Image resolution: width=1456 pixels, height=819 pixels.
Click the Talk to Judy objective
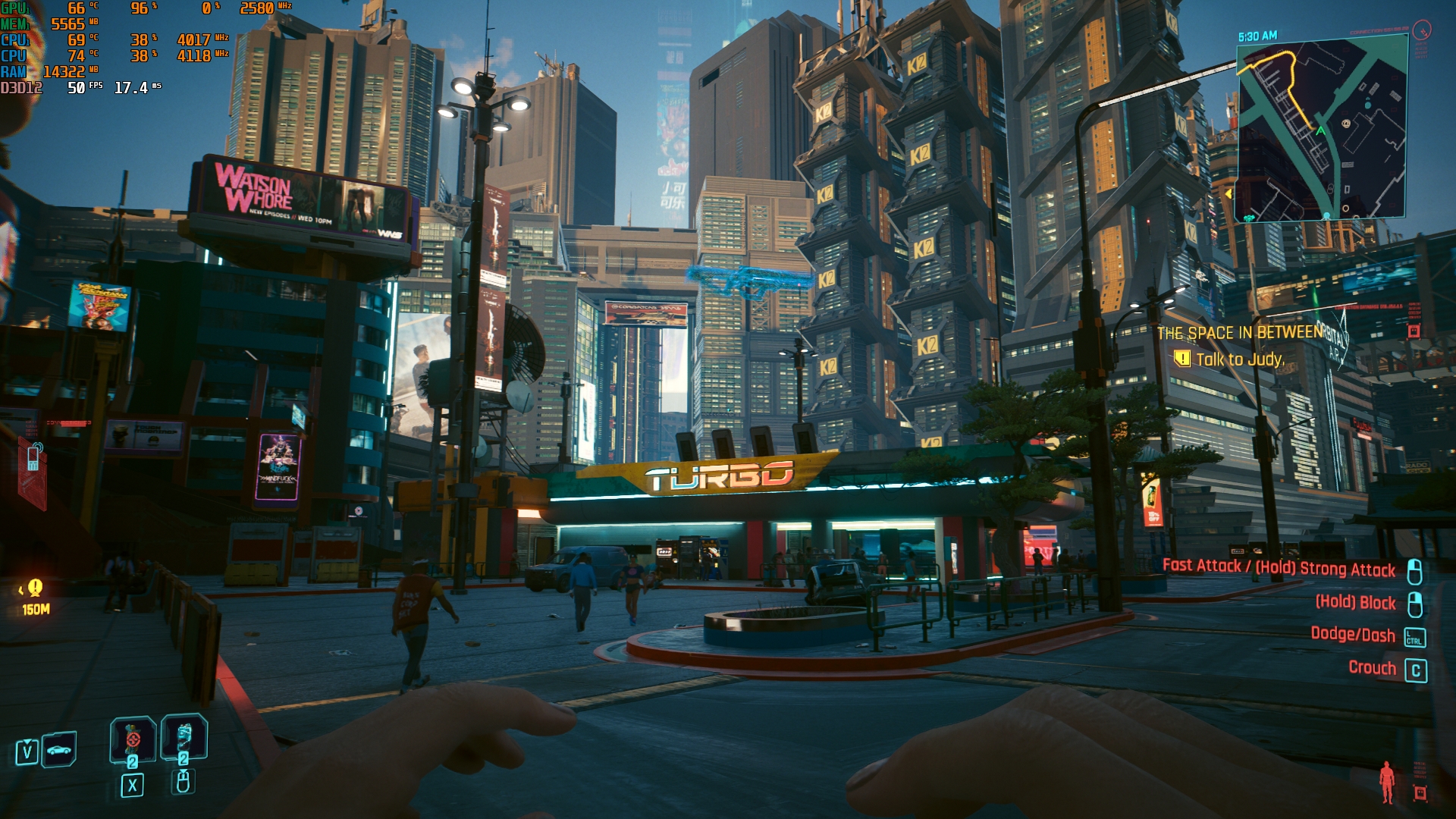(1239, 359)
